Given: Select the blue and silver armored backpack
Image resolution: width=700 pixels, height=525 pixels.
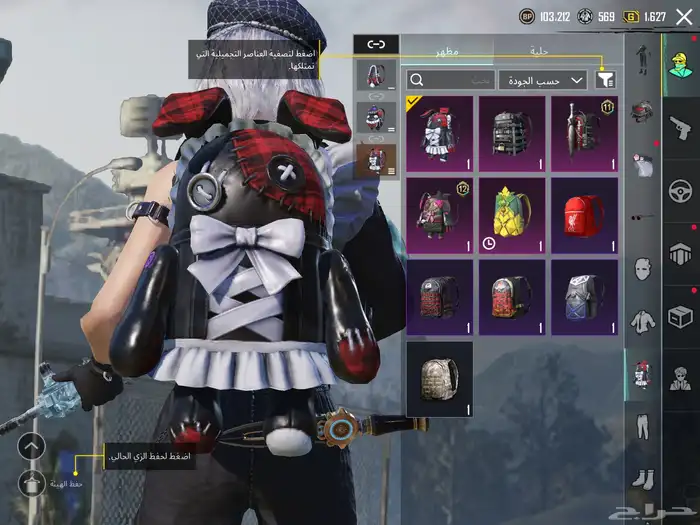Looking at the screenshot, I should click(584, 297).
